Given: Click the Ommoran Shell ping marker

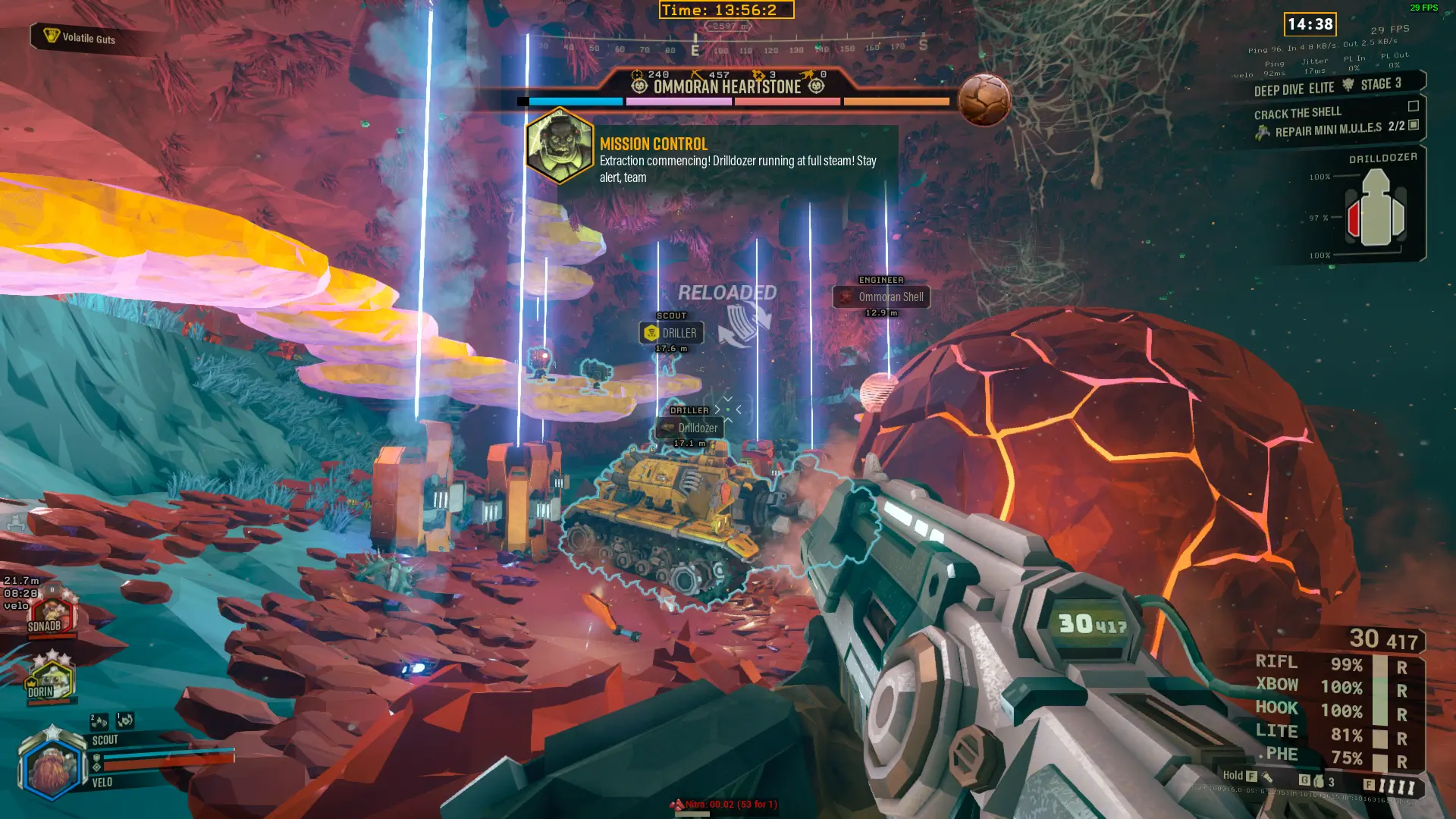Looking at the screenshot, I should (x=881, y=297).
